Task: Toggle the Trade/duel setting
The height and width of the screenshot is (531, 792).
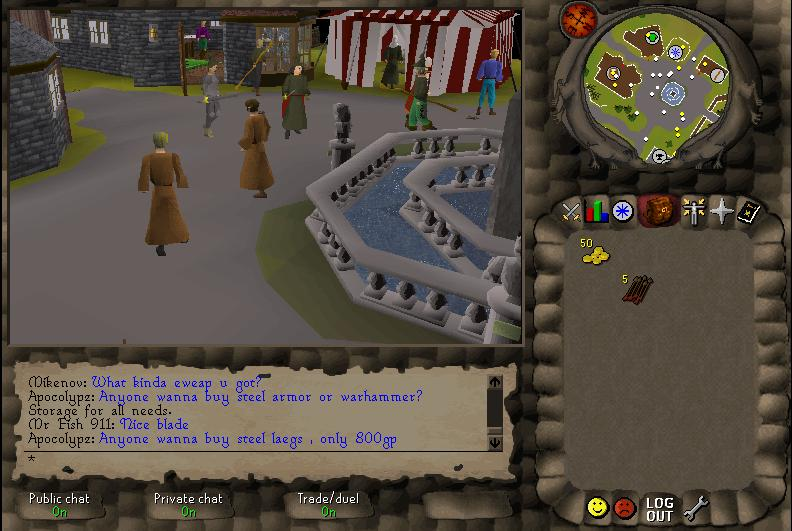Action: click(328, 505)
